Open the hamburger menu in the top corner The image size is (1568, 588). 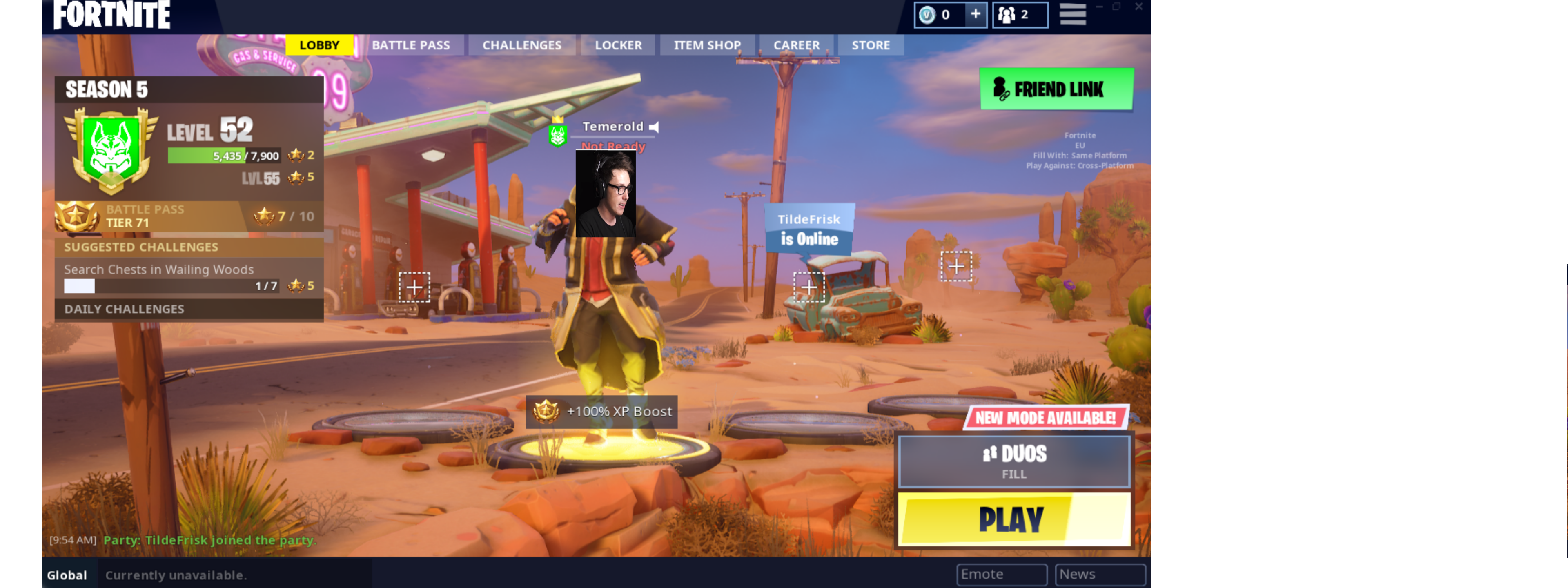click(x=1073, y=14)
